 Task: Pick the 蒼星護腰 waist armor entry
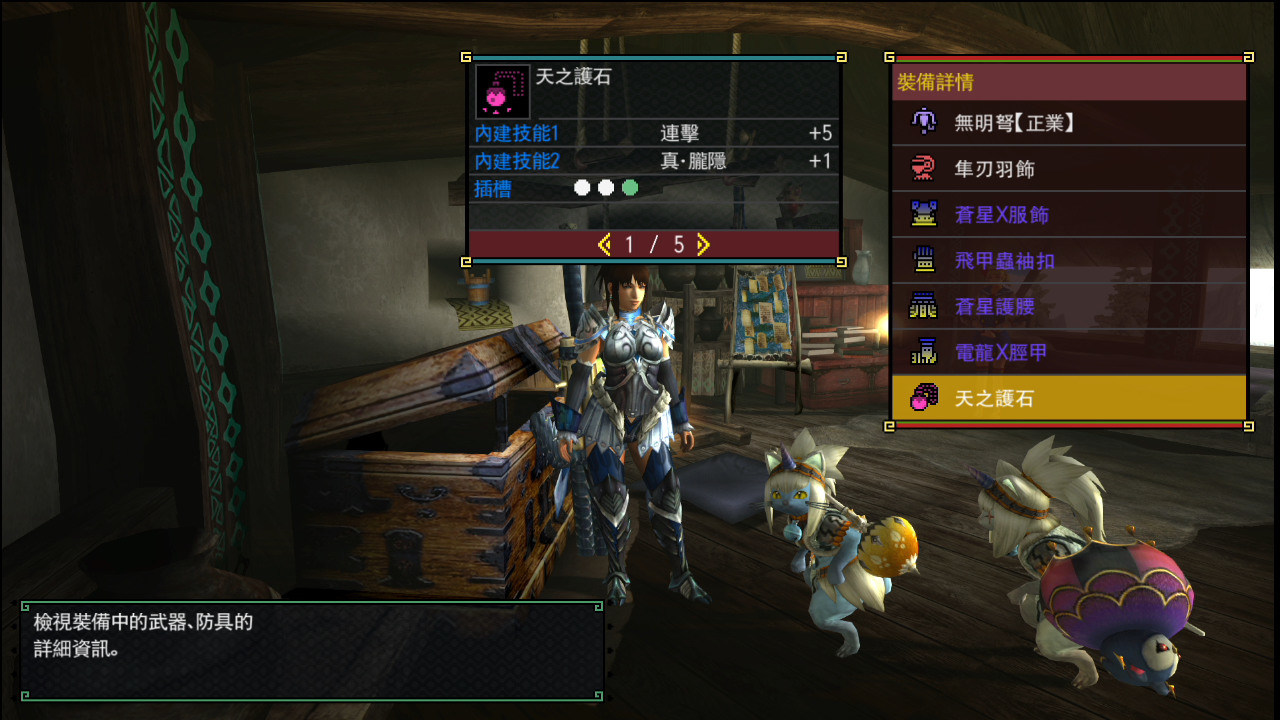[x=1068, y=307]
